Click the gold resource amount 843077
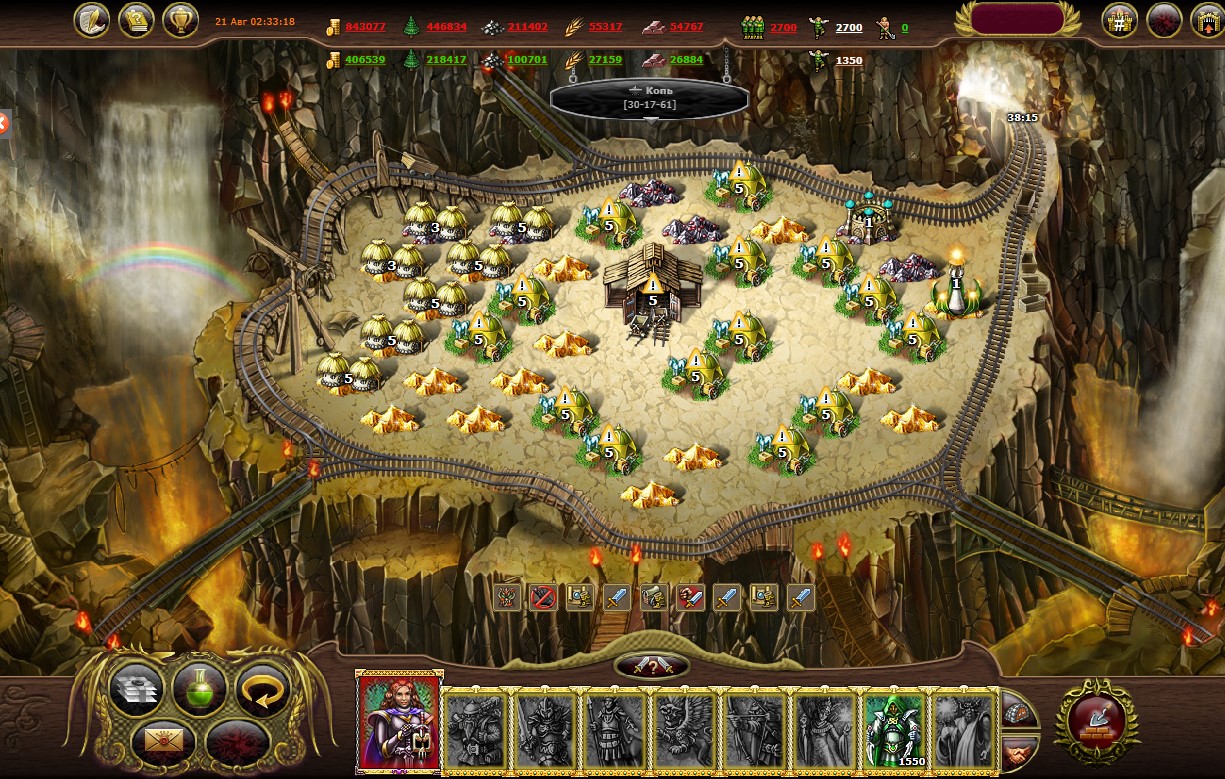Viewport: 1225px width, 779px height. pyautogui.click(x=365, y=27)
